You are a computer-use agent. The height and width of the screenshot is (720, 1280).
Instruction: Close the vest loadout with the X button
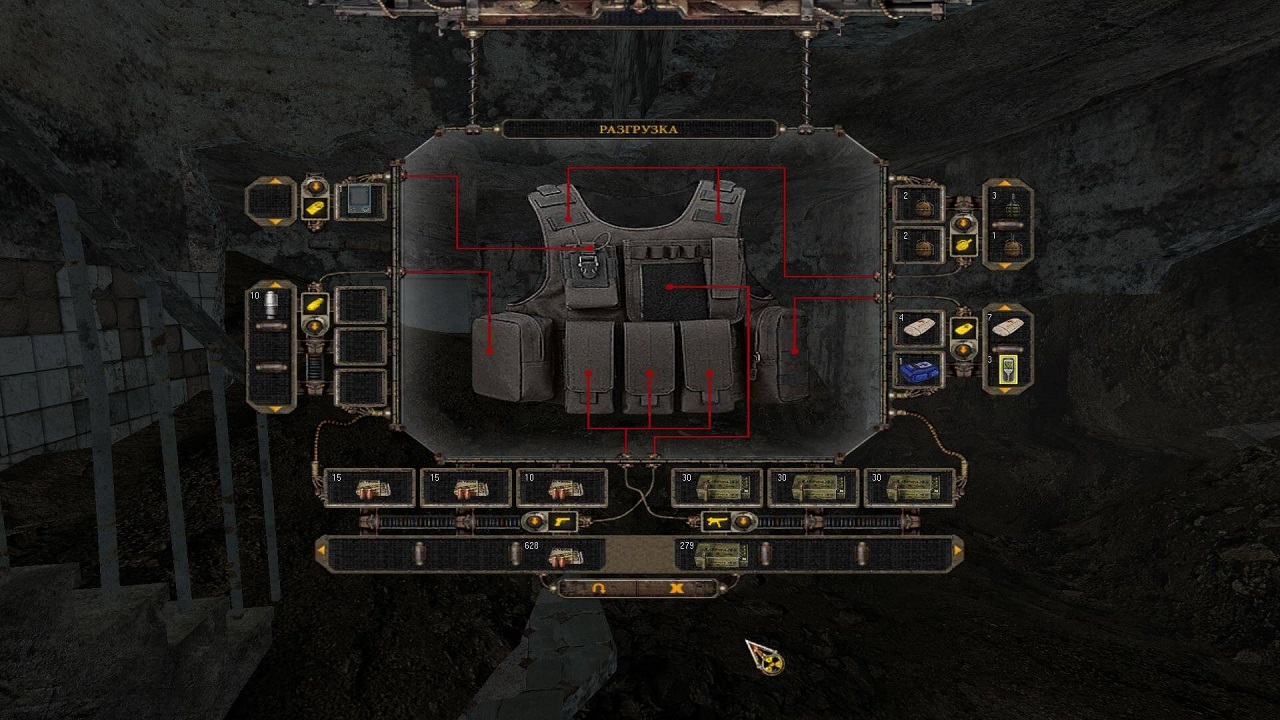[x=677, y=588]
